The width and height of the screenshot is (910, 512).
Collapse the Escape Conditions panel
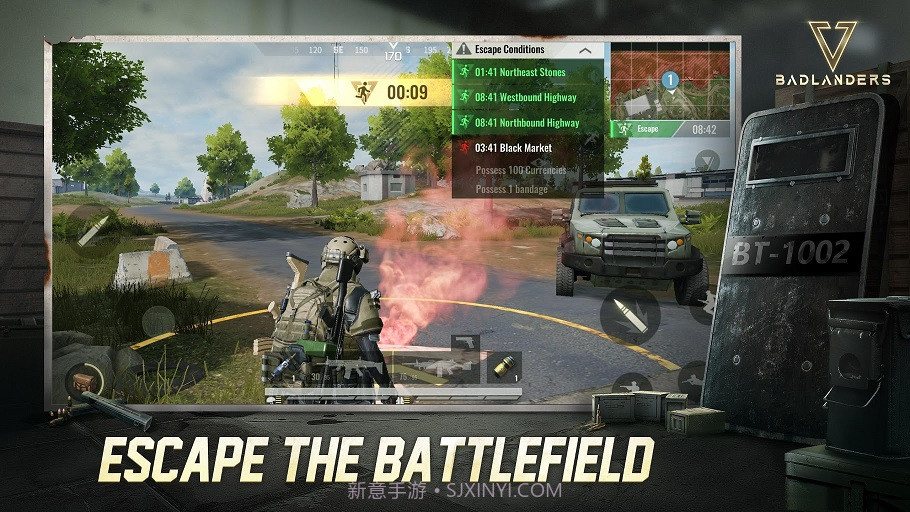tap(586, 50)
